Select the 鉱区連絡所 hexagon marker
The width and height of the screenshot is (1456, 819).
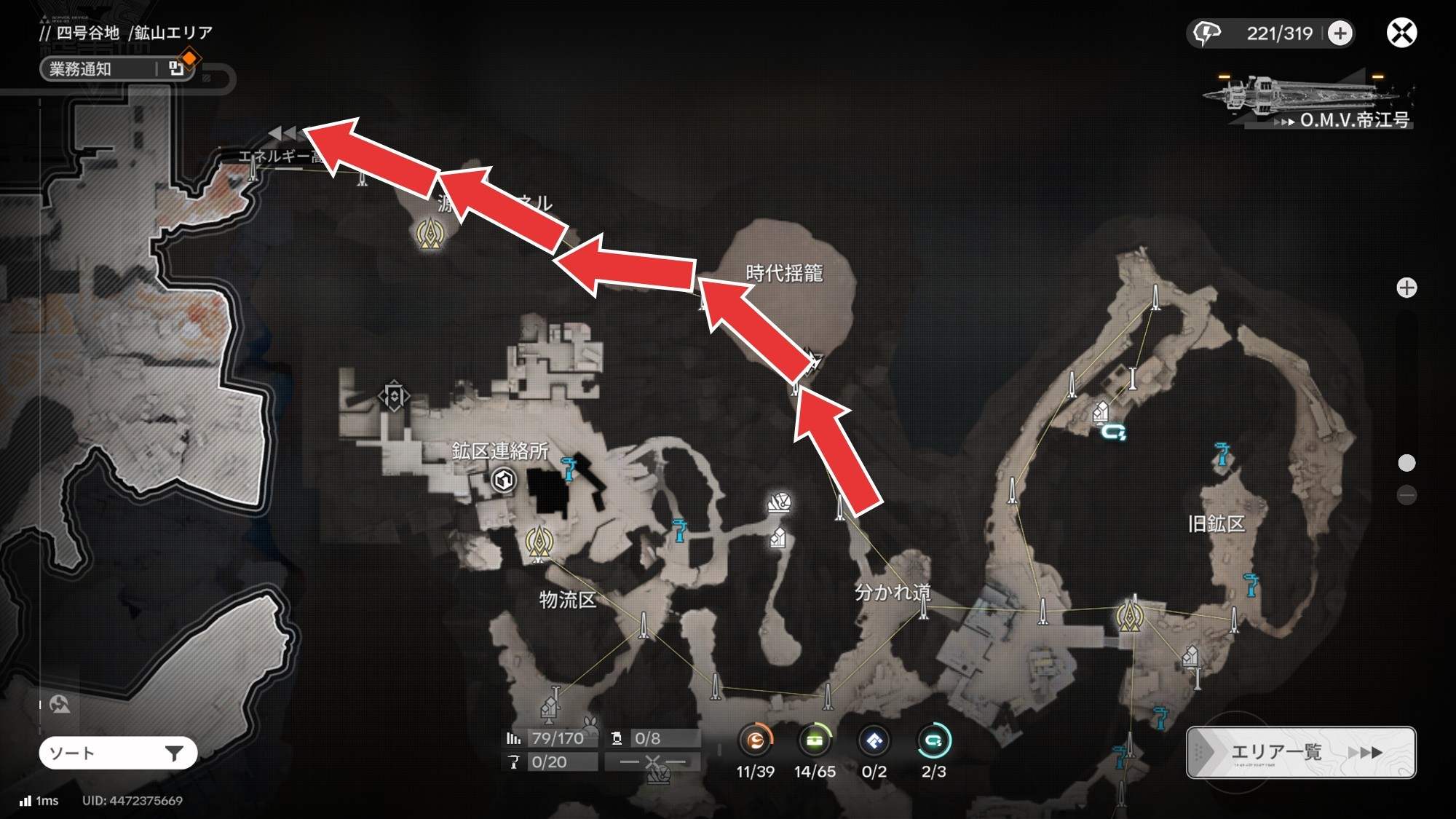pyautogui.click(x=504, y=480)
